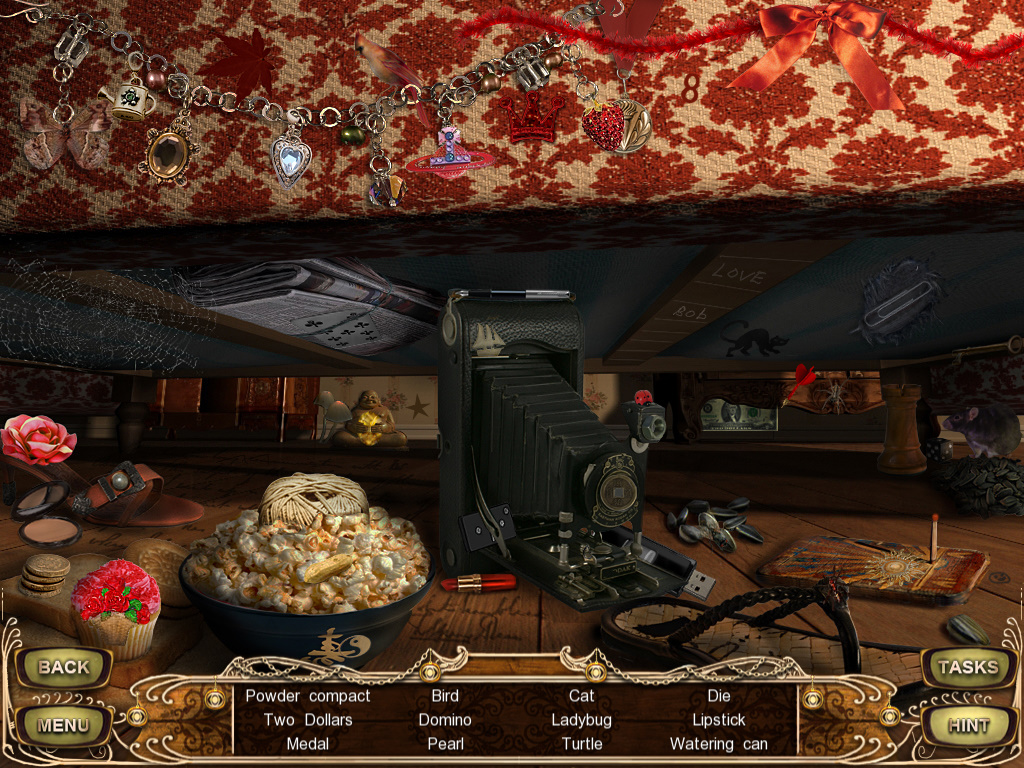Image resolution: width=1024 pixels, height=768 pixels.
Task: Use the HINT button
Action: [967, 725]
